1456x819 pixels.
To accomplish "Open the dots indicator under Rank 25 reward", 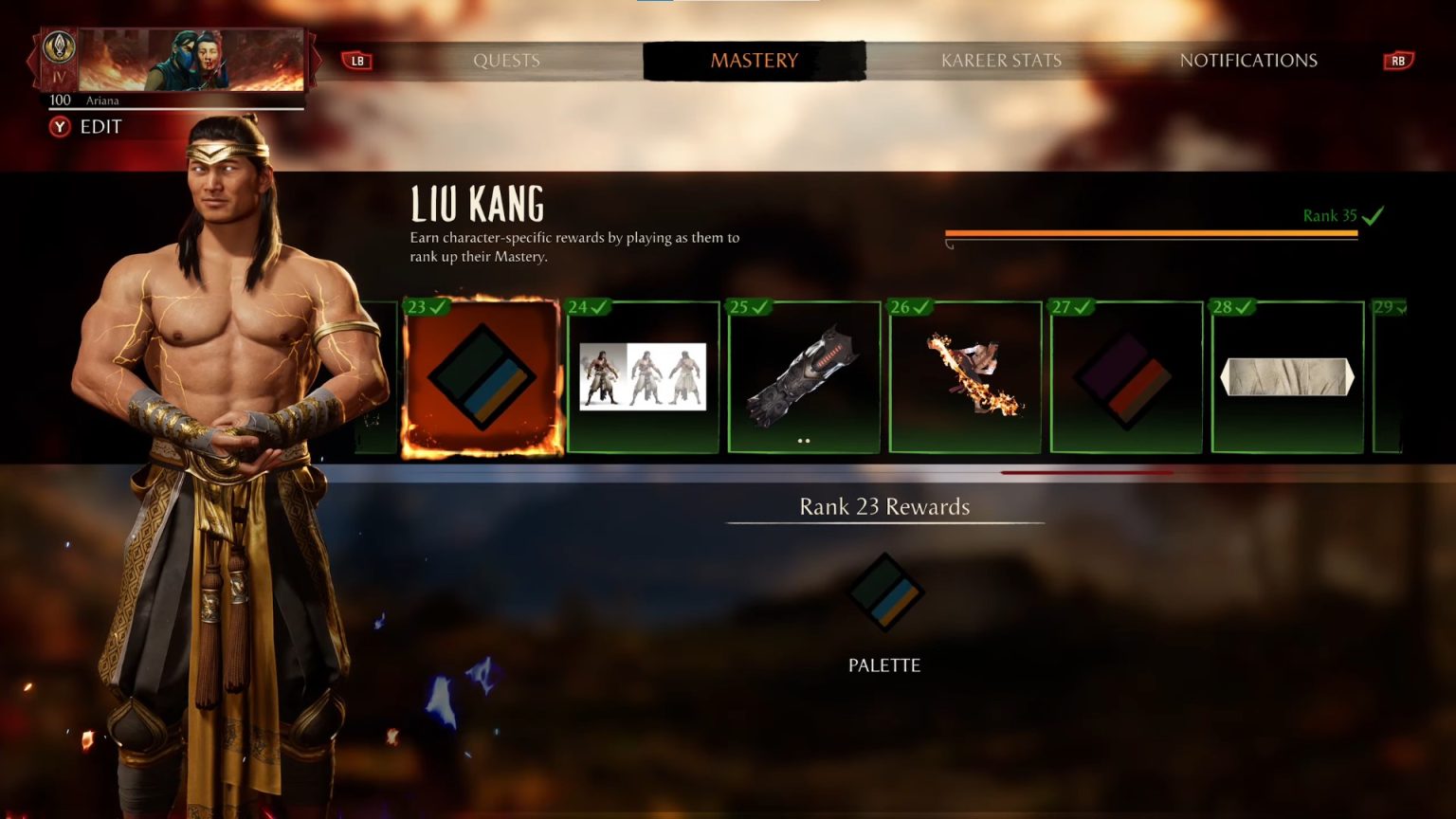I will pyautogui.click(x=804, y=440).
